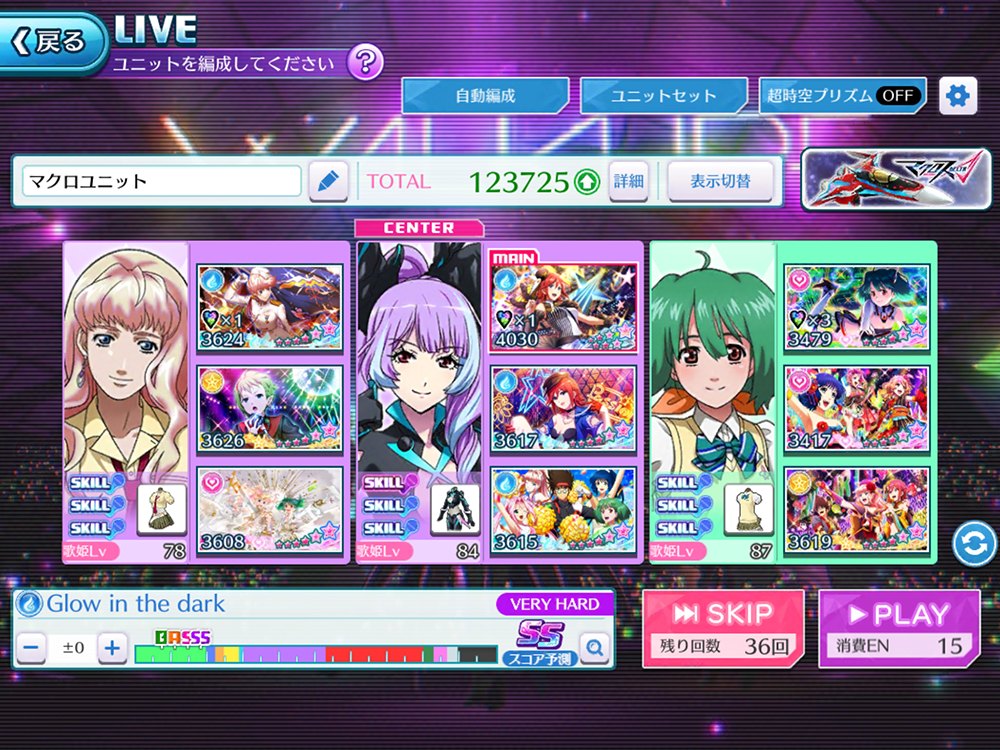Decrease the value with minus button
This screenshot has width=1000, height=750.
32,648
